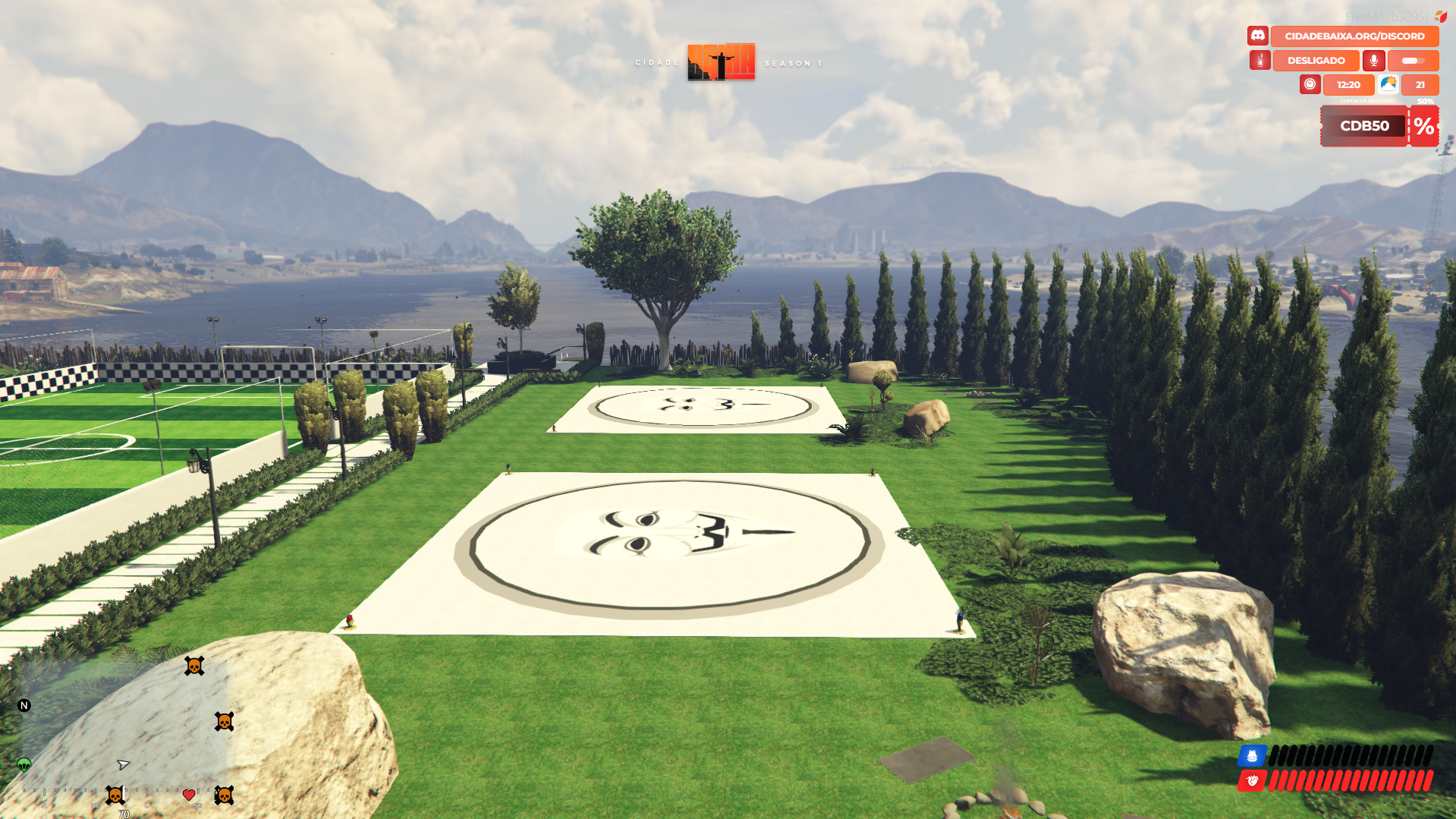Select the walkie-talkie radio icon

coord(1260,60)
